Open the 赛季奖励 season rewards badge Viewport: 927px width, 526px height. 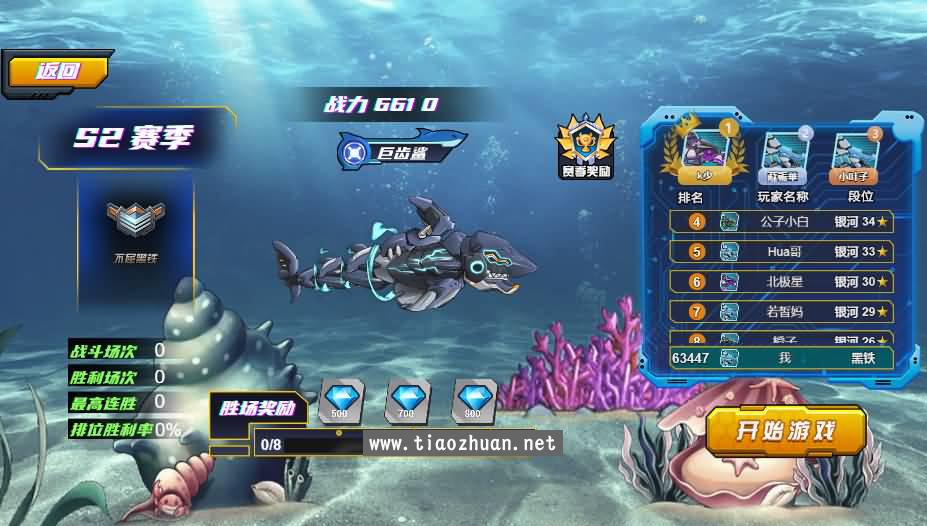click(585, 146)
